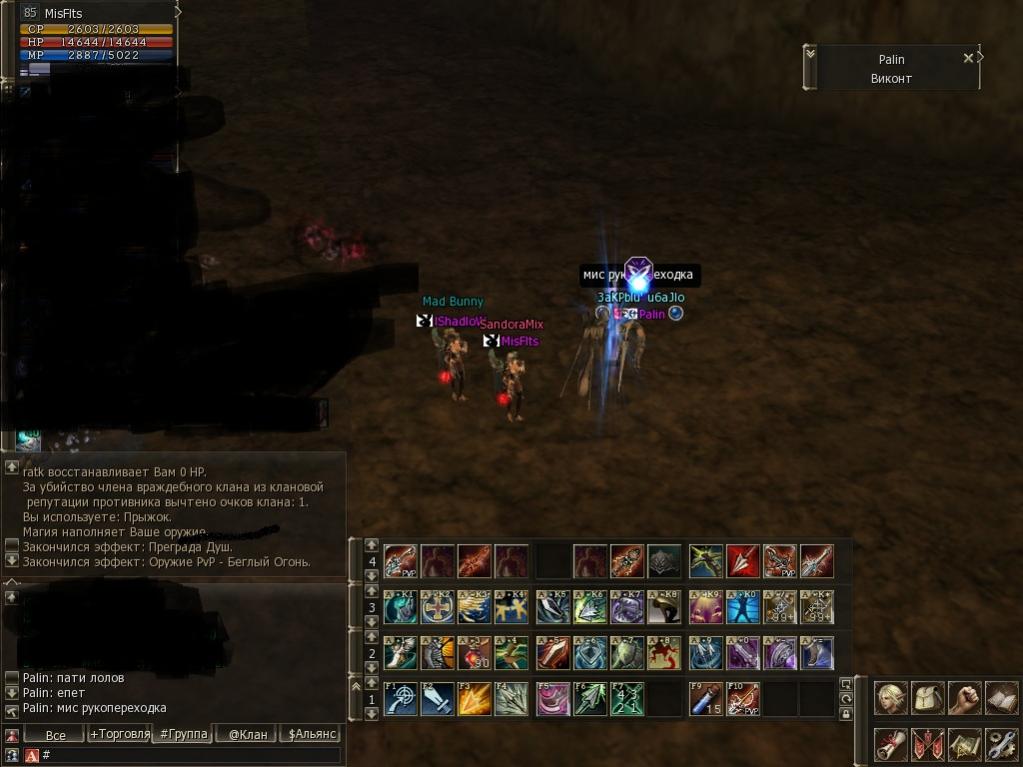Open the $Альянс alliance chat tab
Screen dimensions: 1023x767
tap(311, 735)
